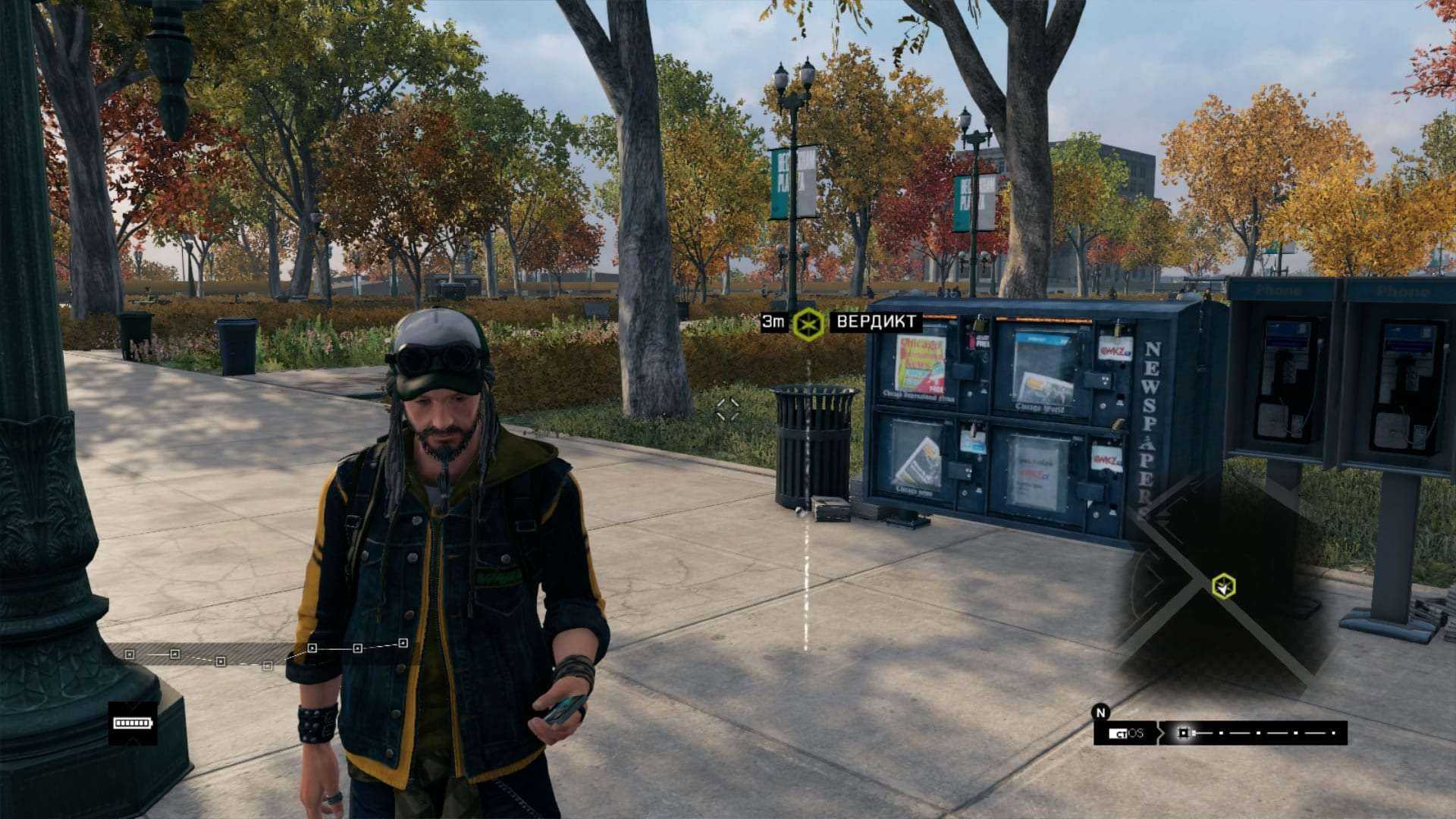Click the N compass indicator

[1100, 712]
